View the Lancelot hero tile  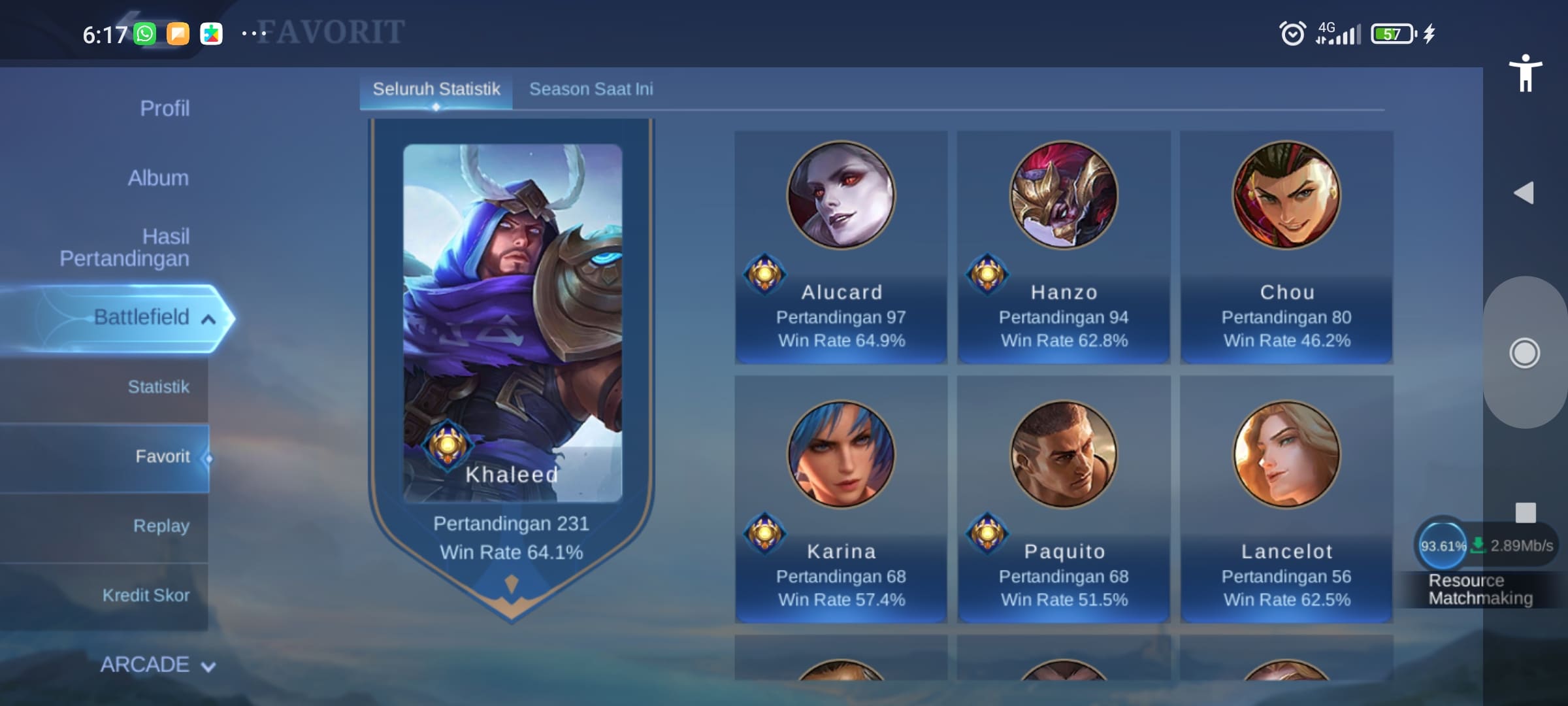[1286, 499]
